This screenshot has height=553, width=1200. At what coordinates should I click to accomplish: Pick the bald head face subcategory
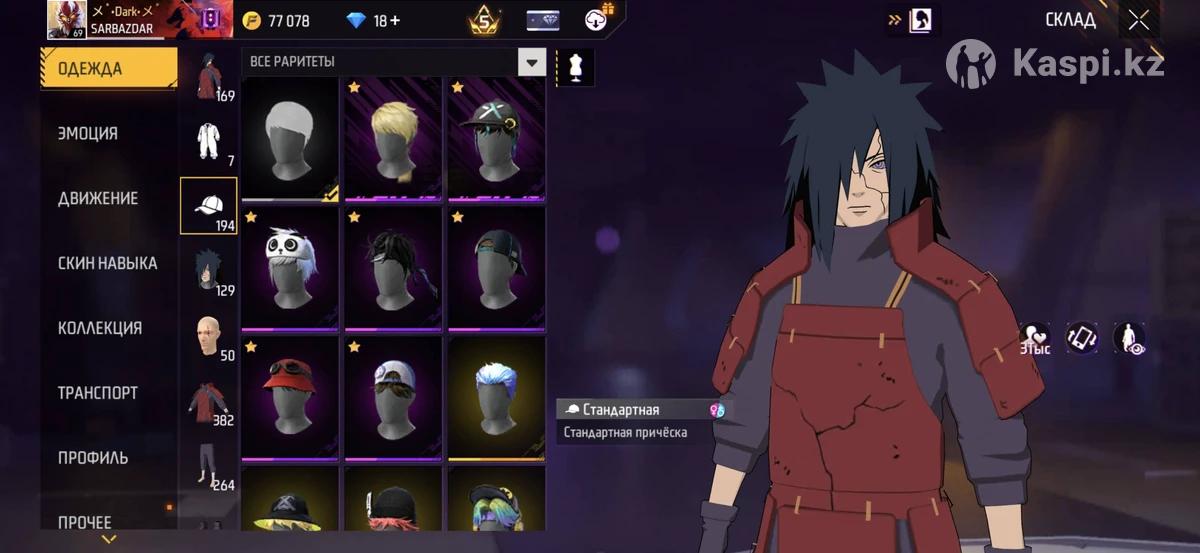pos(208,335)
